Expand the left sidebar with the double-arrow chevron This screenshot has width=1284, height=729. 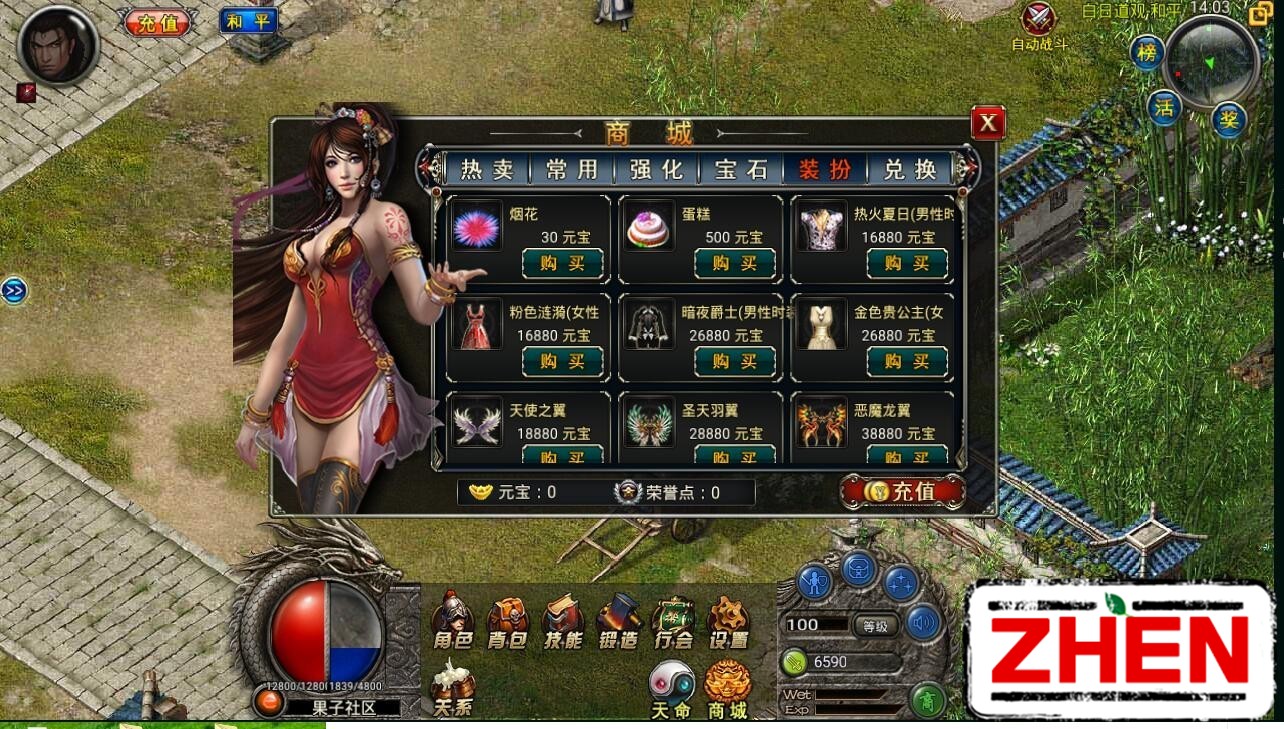point(13,290)
